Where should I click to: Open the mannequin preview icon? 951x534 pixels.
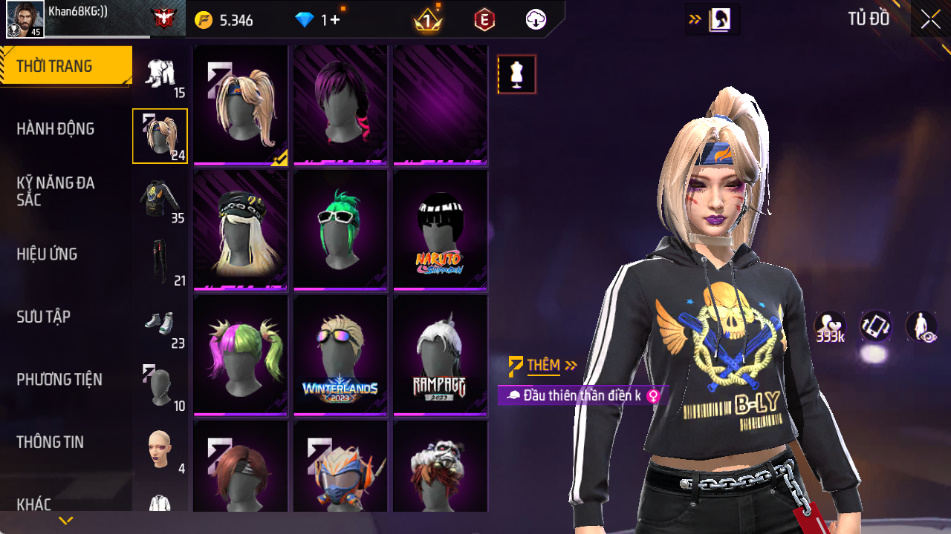(x=517, y=74)
